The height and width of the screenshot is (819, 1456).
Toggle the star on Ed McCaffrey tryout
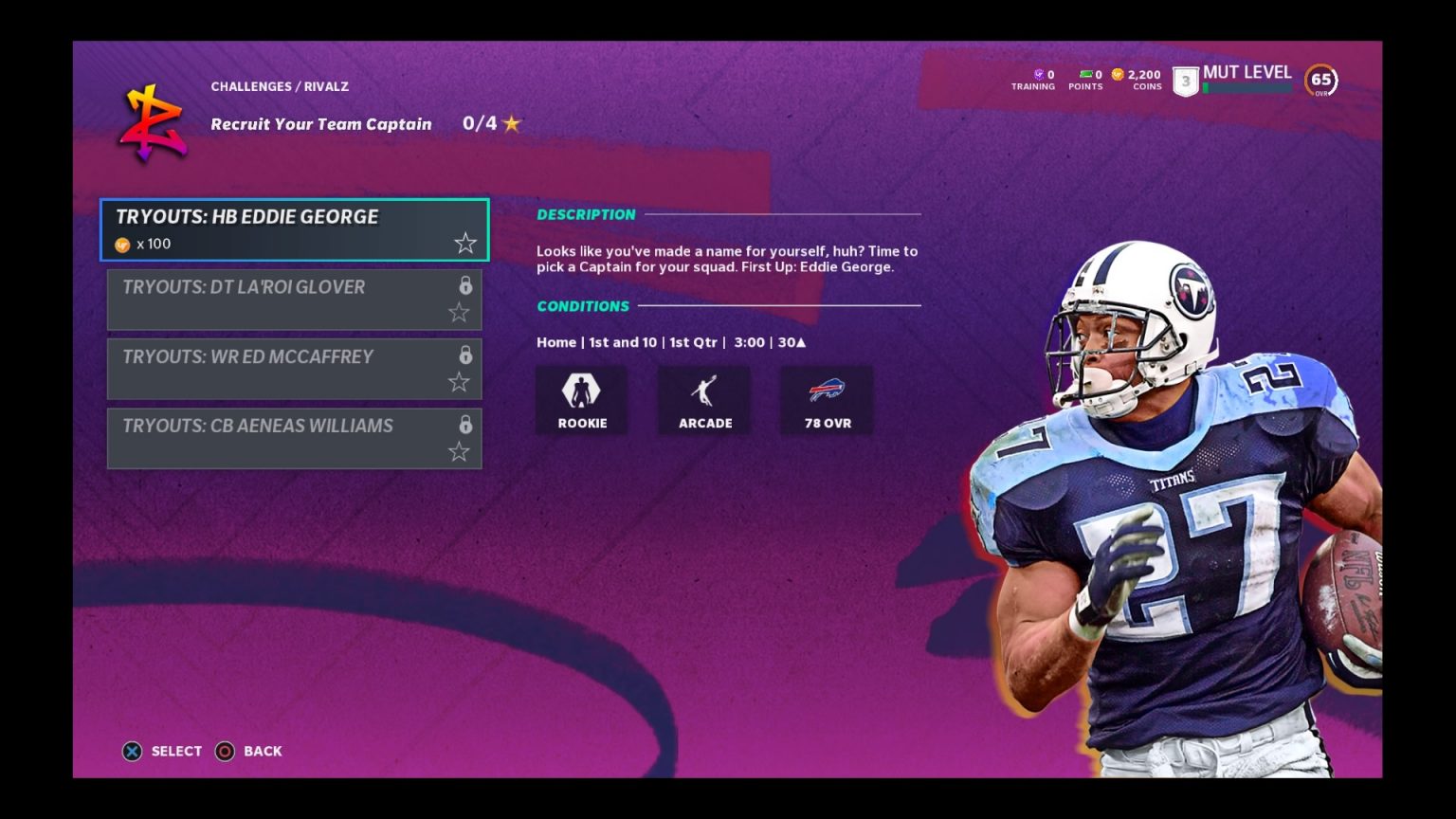458,382
